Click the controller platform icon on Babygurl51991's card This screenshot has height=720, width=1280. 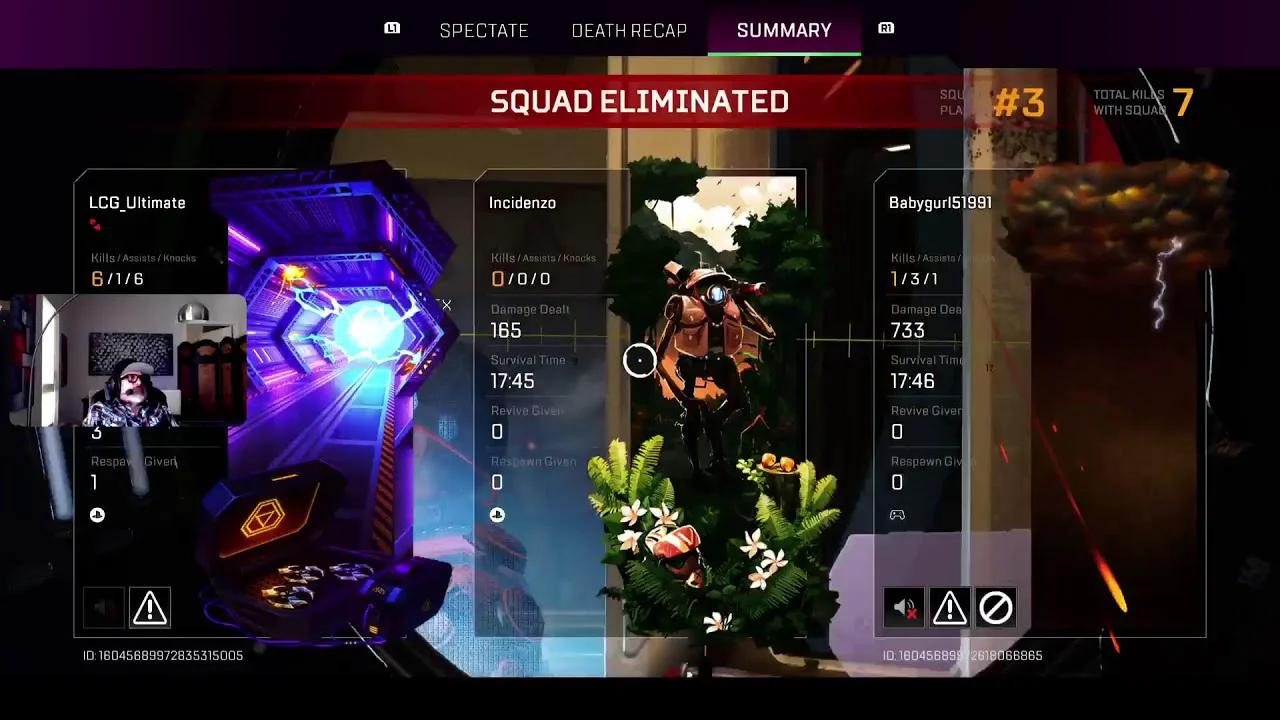897,514
